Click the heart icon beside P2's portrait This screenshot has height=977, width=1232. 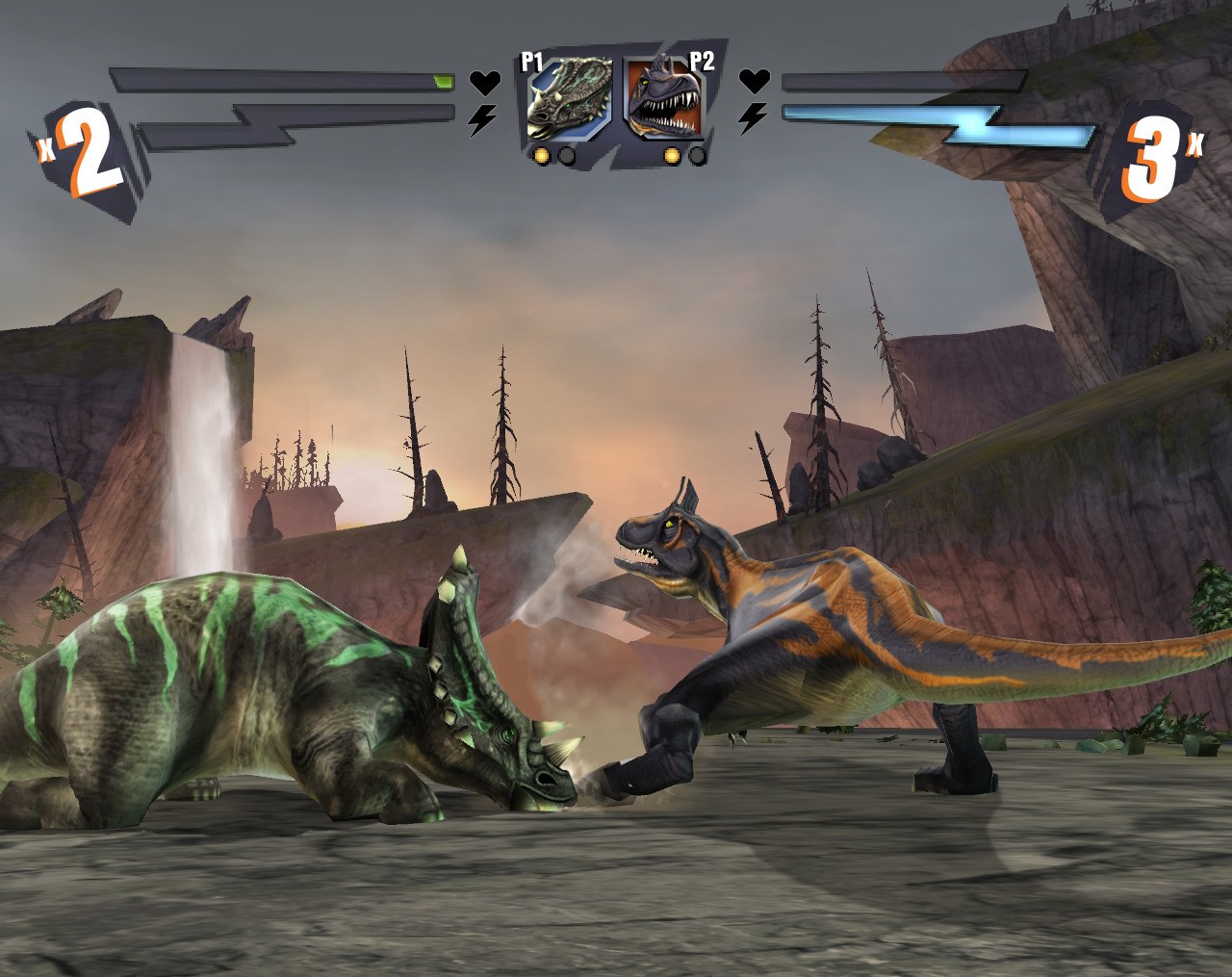click(754, 82)
